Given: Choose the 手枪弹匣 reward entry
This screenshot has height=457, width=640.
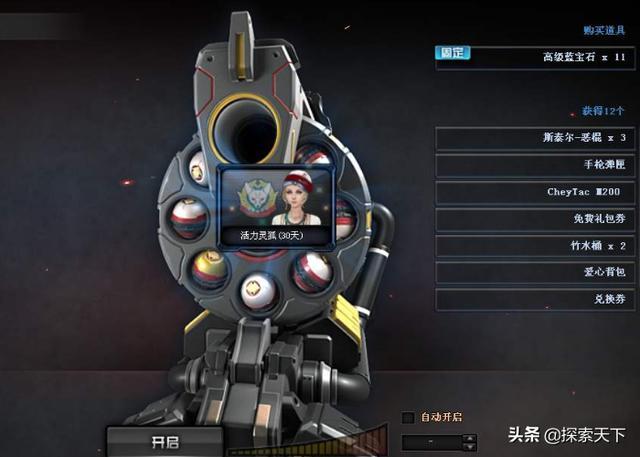Looking at the screenshot, I should pyautogui.click(x=535, y=165).
